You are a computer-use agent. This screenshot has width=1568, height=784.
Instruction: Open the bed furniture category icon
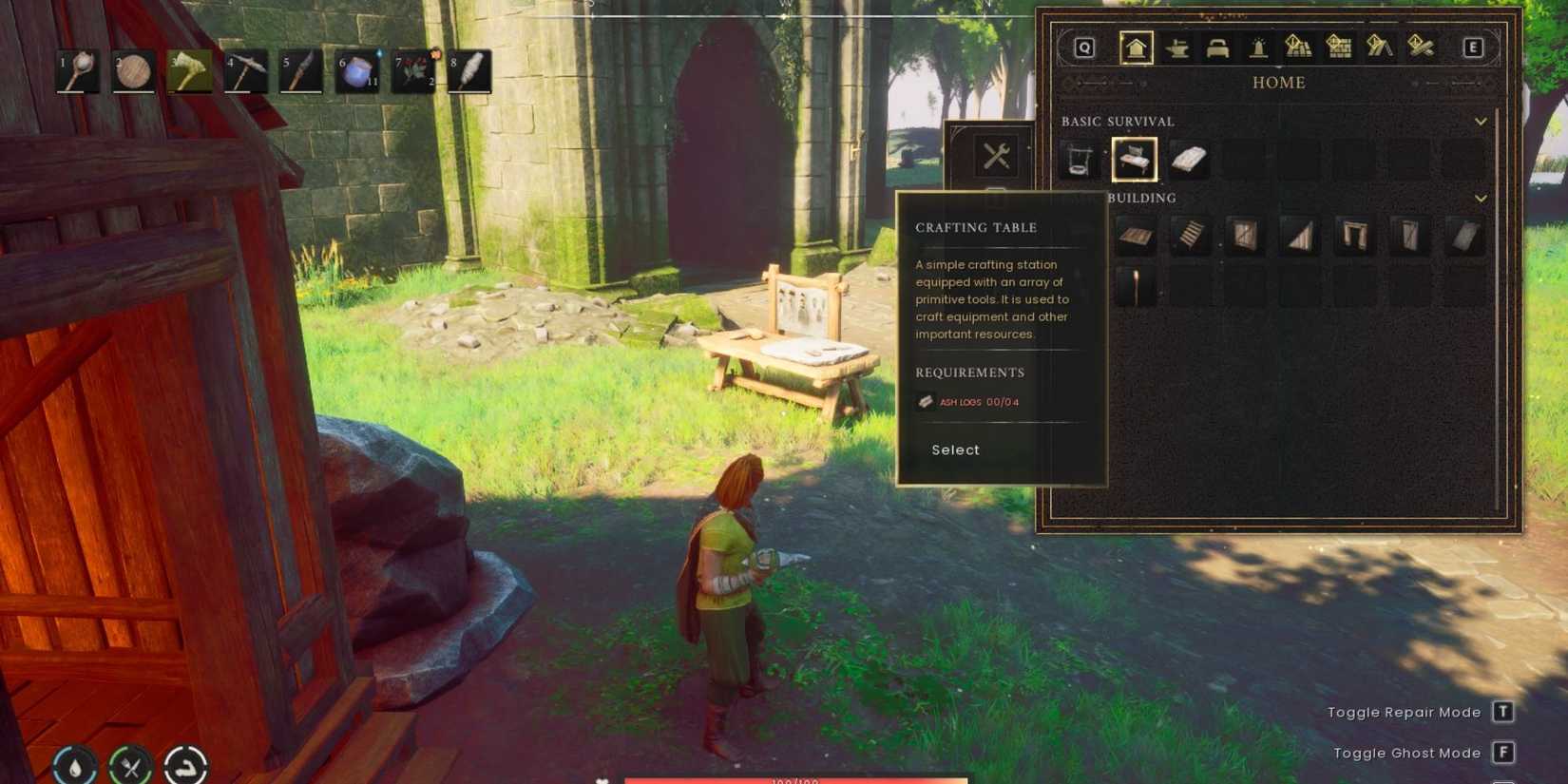click(1217, 48)
